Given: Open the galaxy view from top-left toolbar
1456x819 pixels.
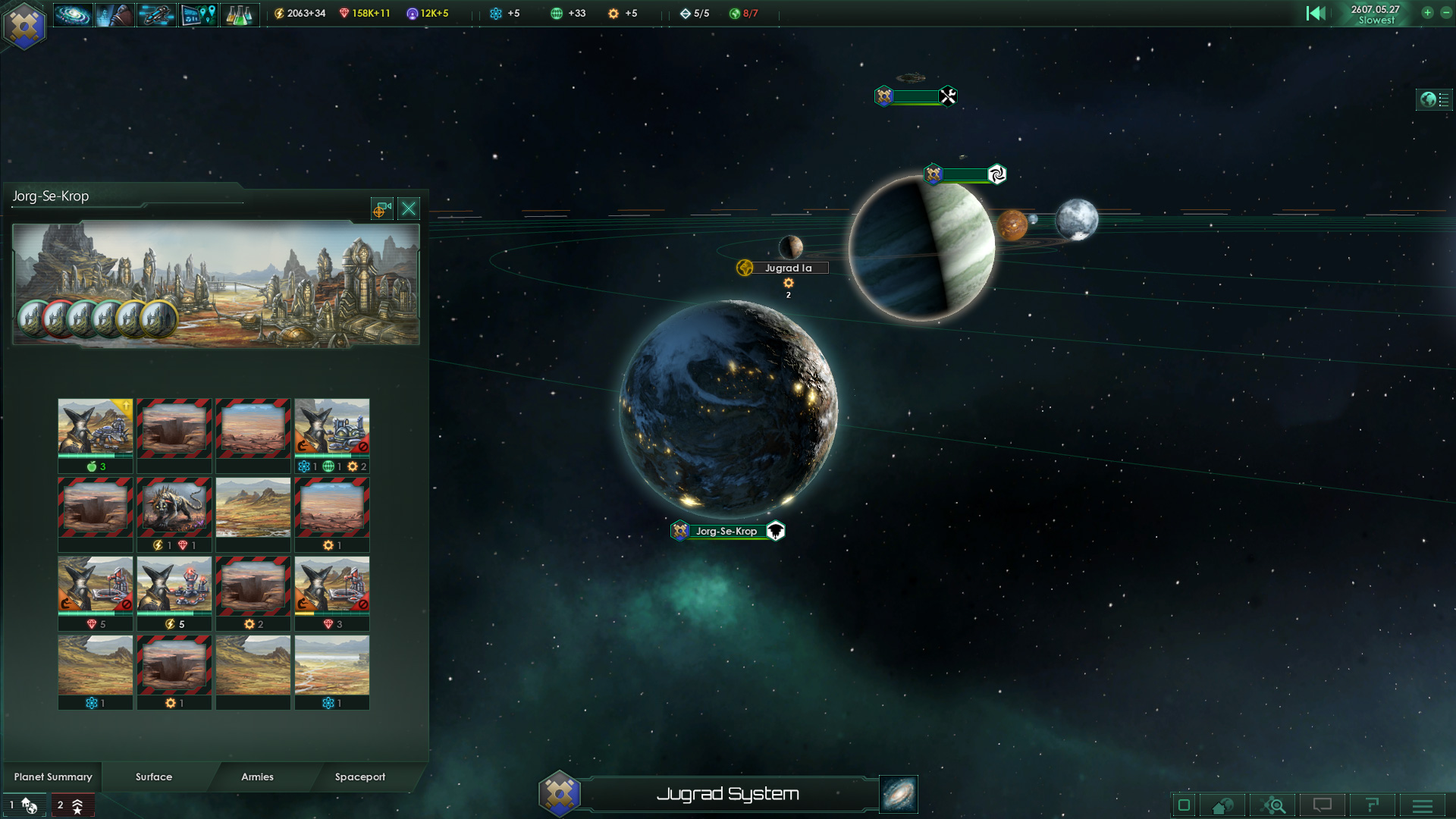Looking at the screenshot, I should [x=72, y=13].
